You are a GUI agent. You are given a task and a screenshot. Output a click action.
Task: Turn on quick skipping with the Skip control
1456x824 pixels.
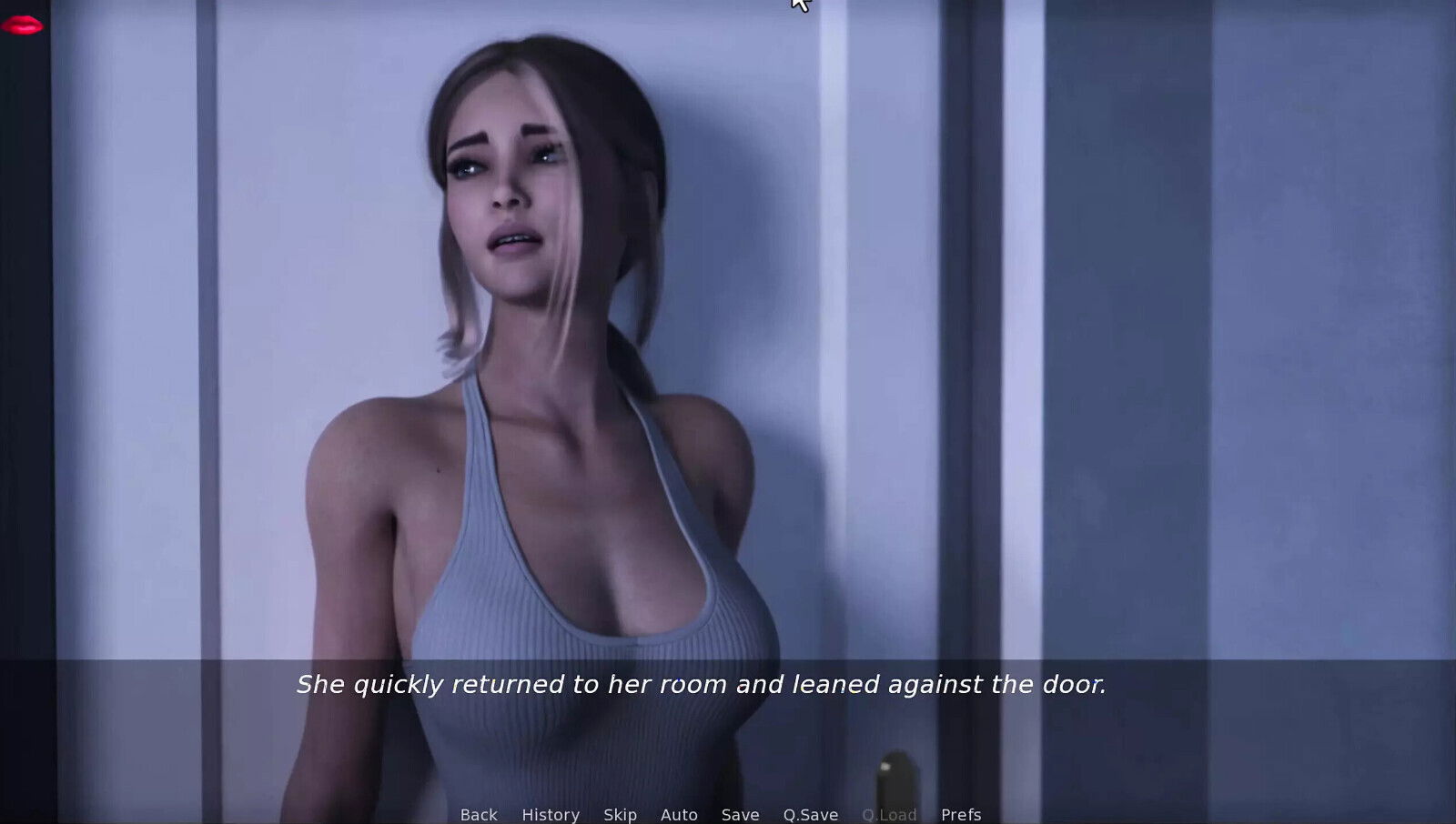620,814
